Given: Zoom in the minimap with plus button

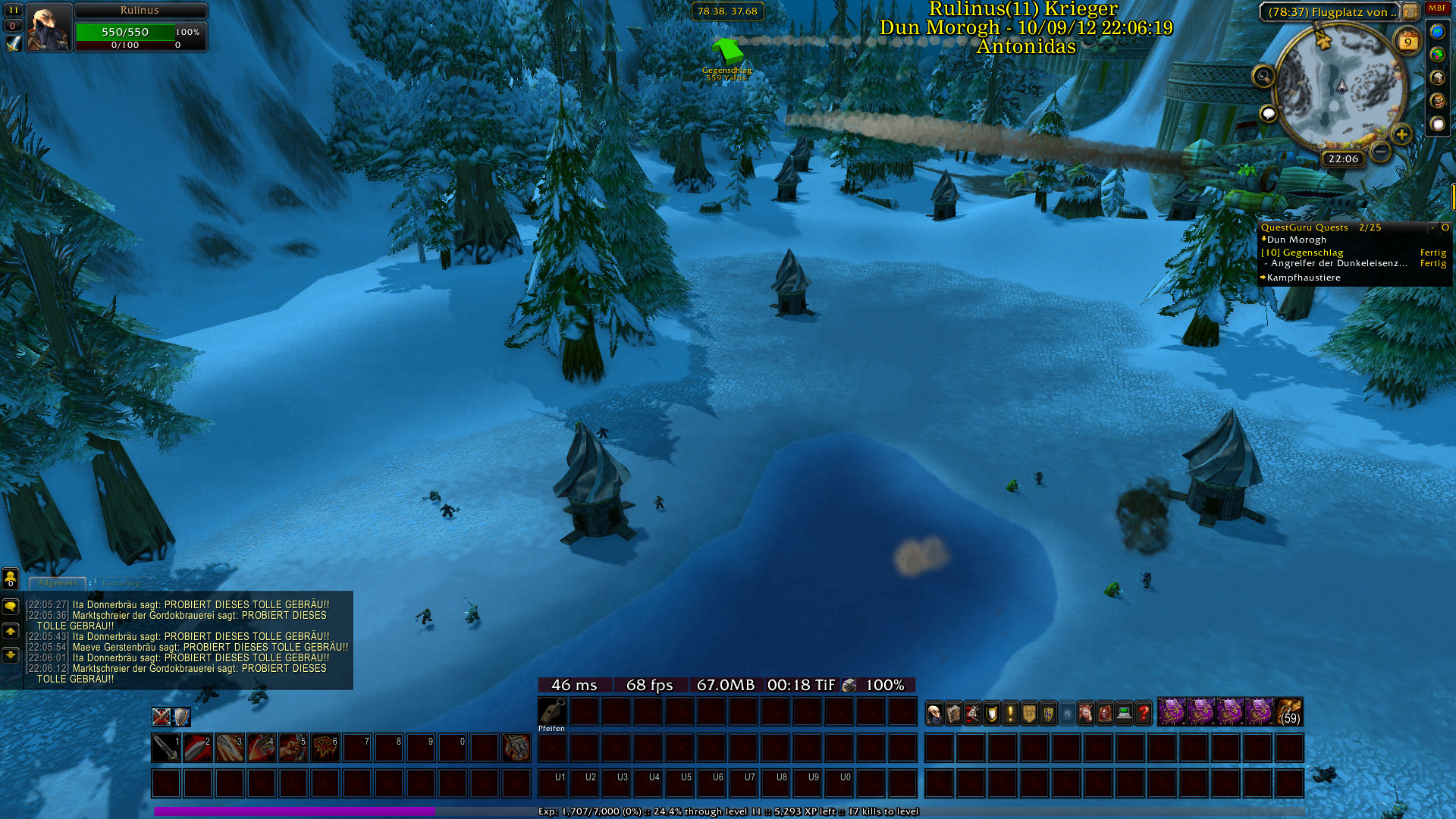Looking at the screenshot, I should [1401, 134].
